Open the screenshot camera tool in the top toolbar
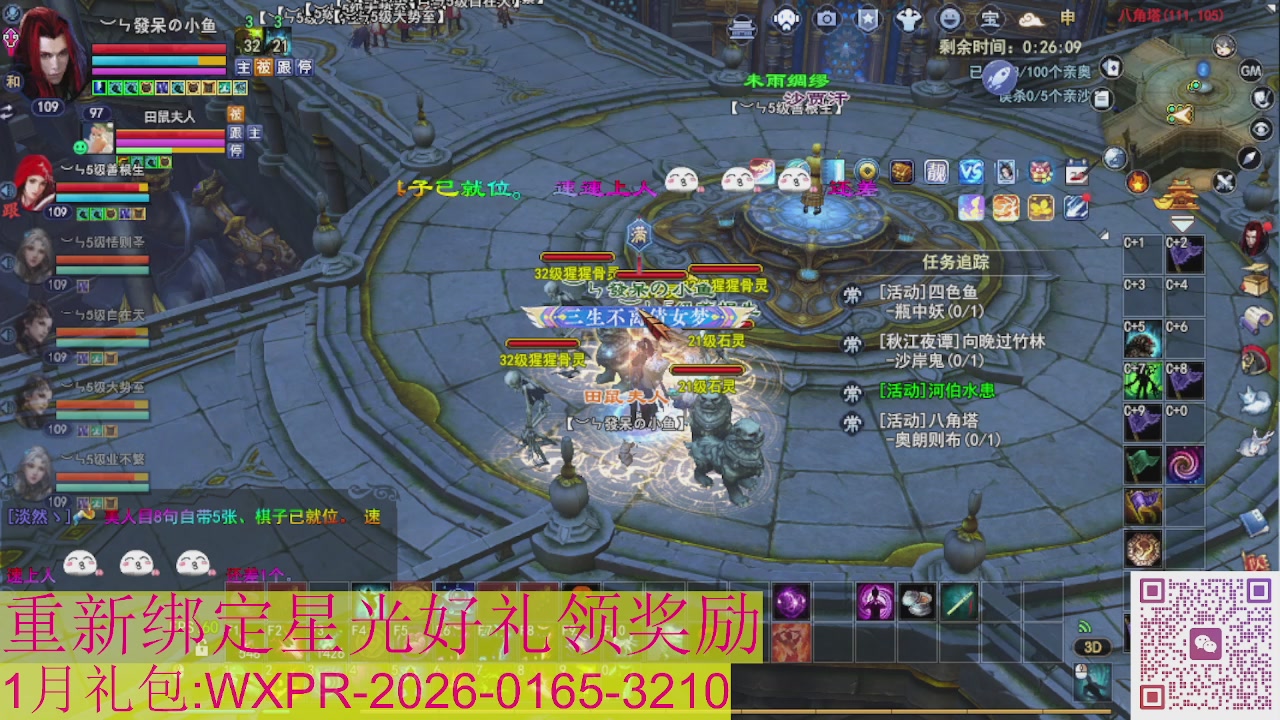 [x=826, y=18]
